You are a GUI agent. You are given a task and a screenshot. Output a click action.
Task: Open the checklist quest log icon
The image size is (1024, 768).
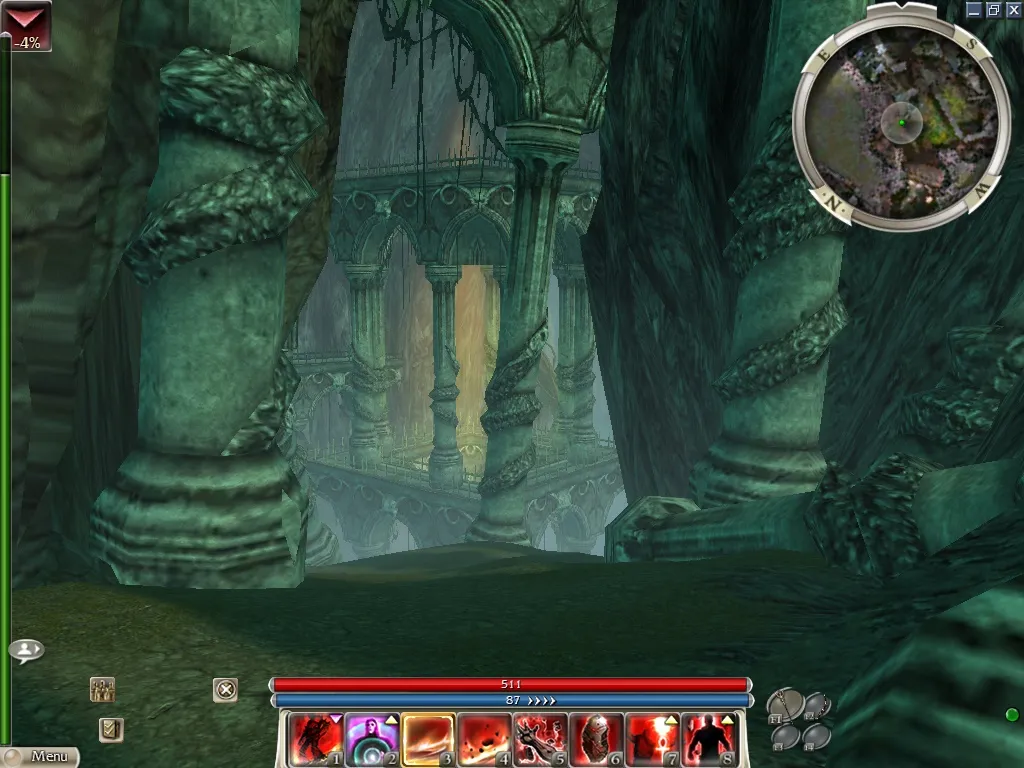(x=111, y=729)
